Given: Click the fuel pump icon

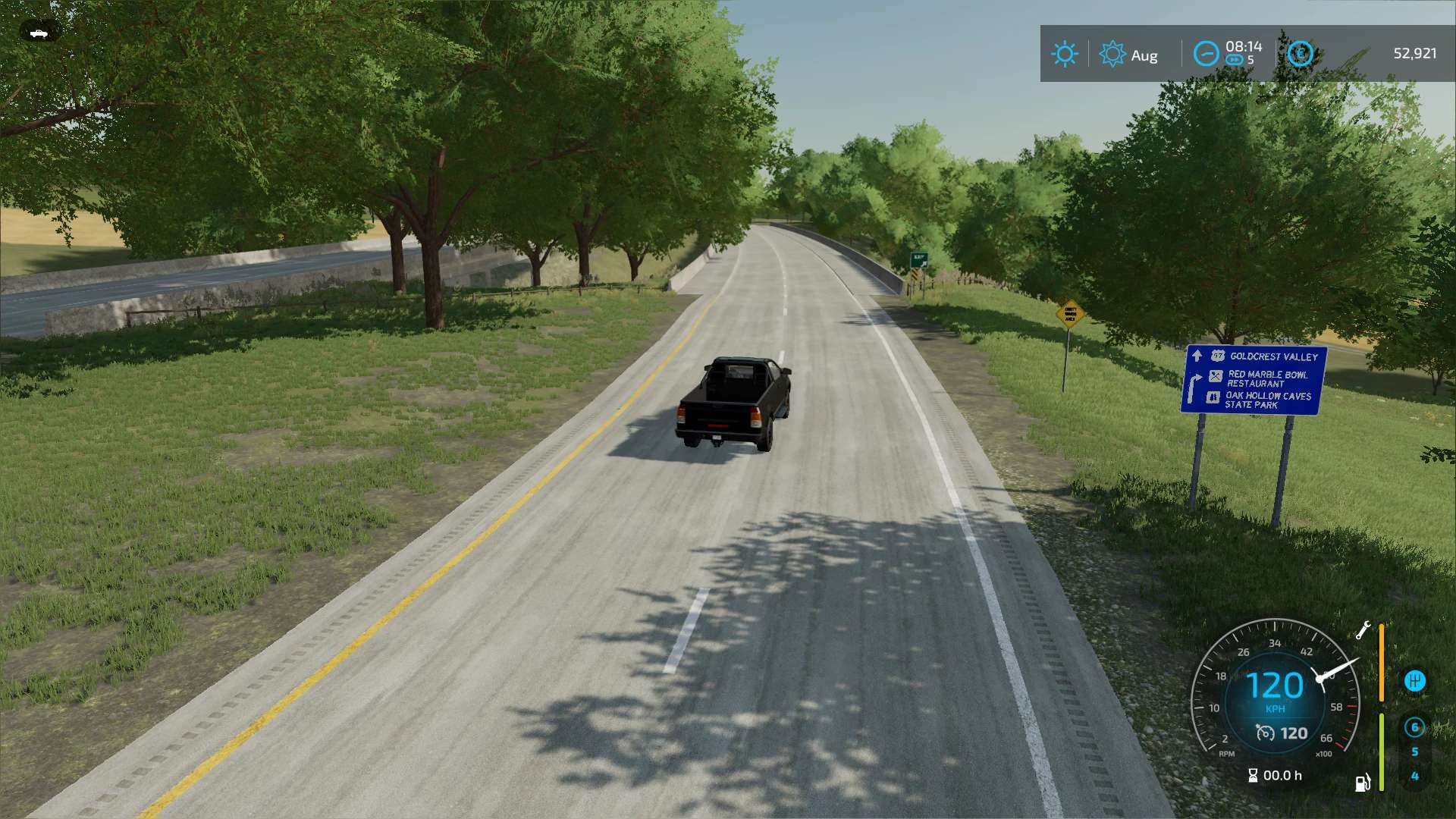Looking at the screenshot, I should click(x=1362, y=783).
